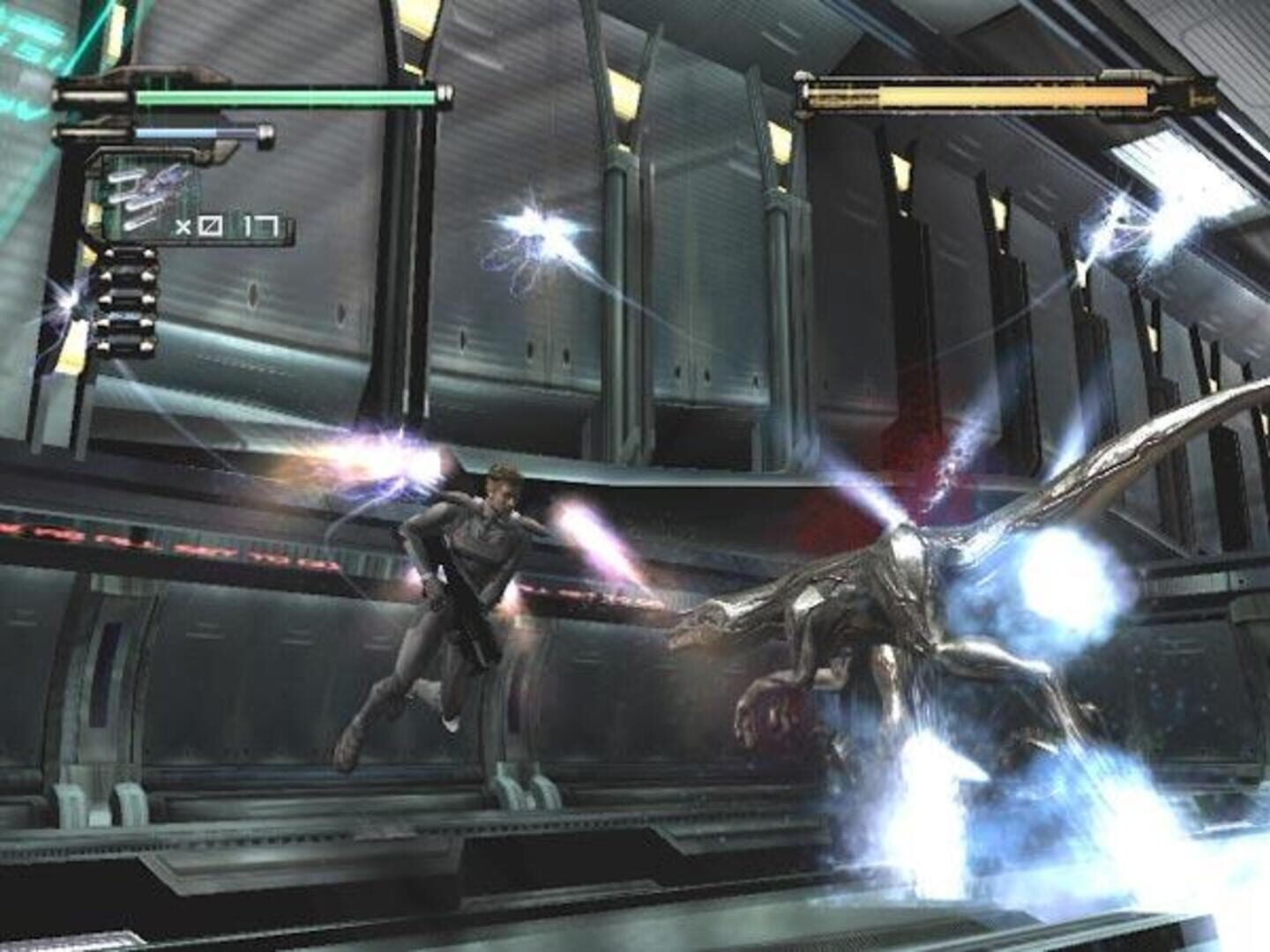
Task: Click the zero-ammo slashed circle symbol
Action: [212, 226]
